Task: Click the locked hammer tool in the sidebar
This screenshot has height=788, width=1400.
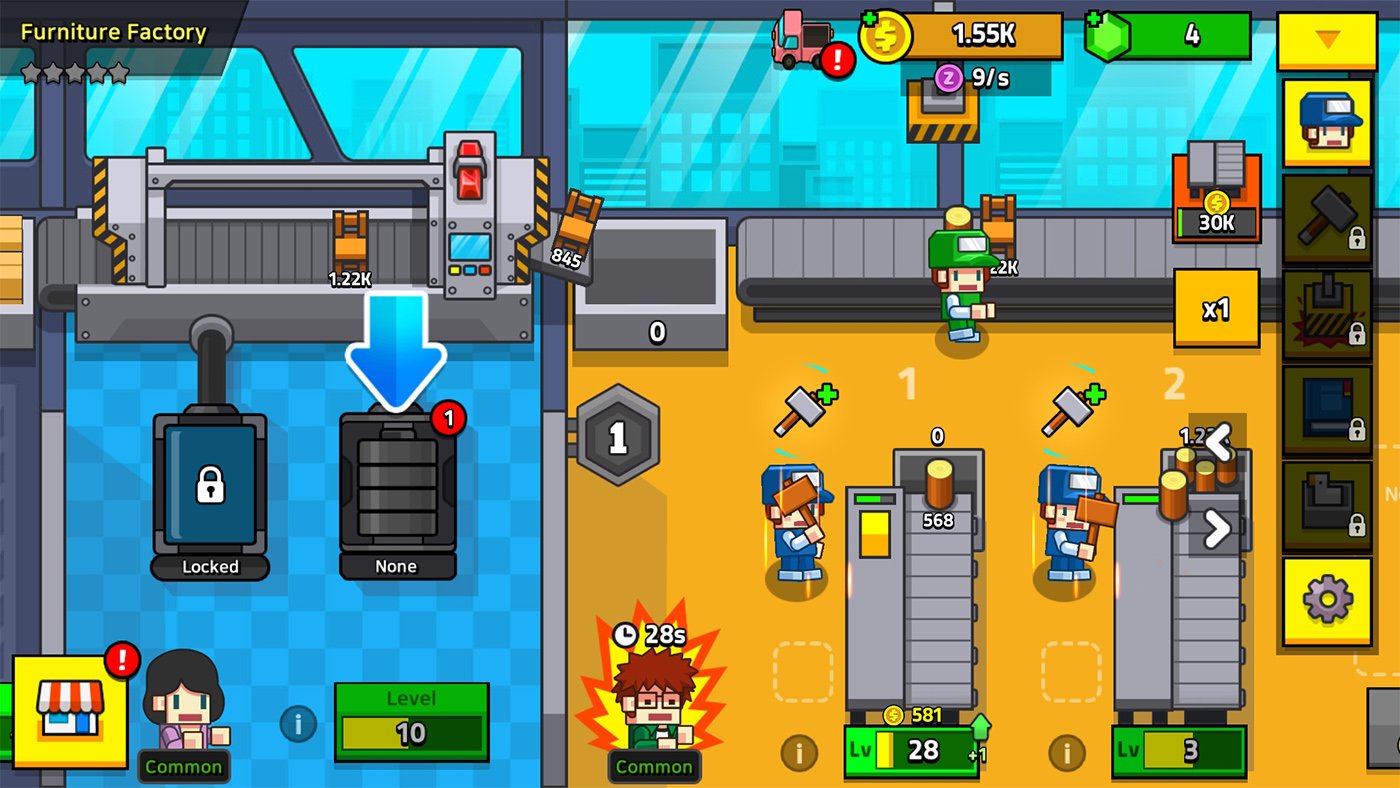Action: [x=1325, y=217]
